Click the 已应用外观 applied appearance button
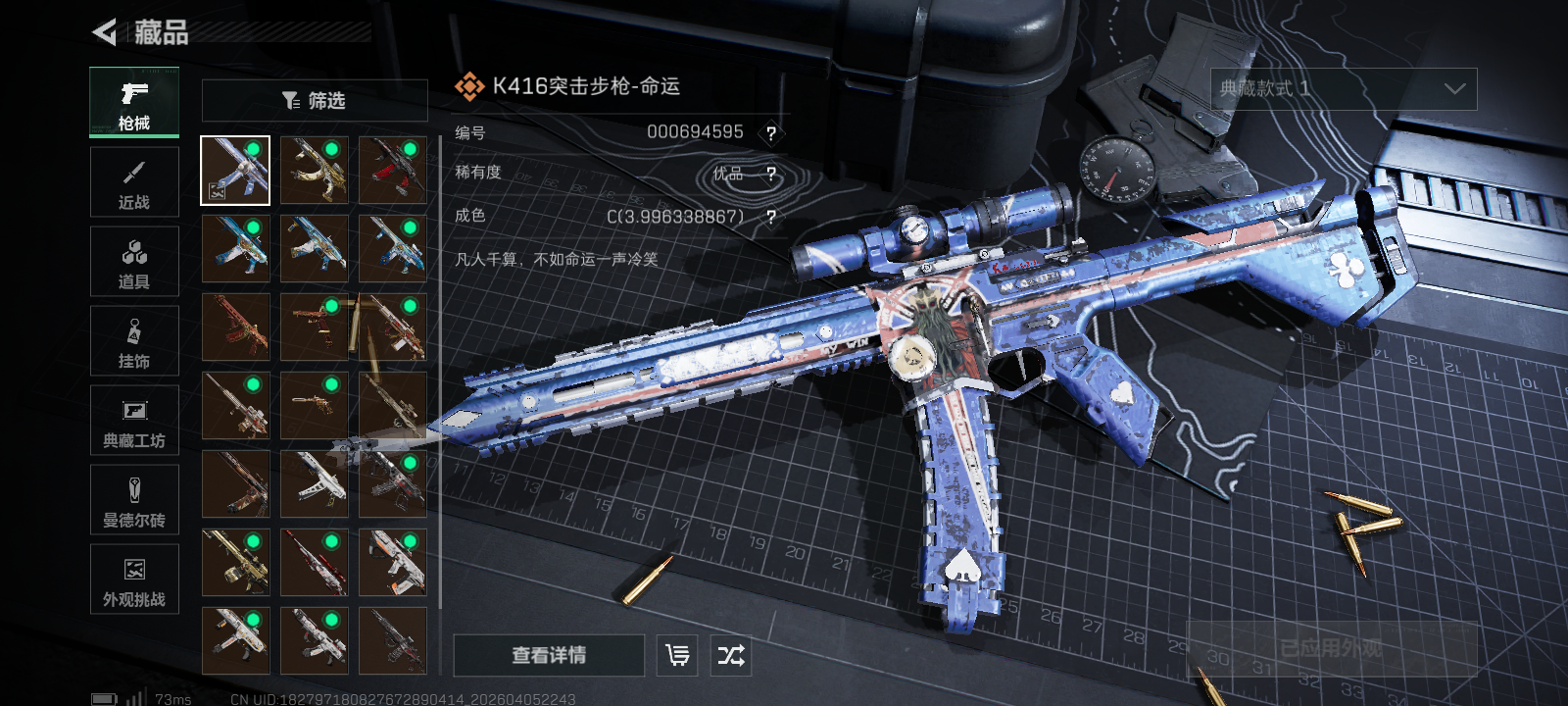Screen dimensions: 1568x706 [x=1331, y=648]
